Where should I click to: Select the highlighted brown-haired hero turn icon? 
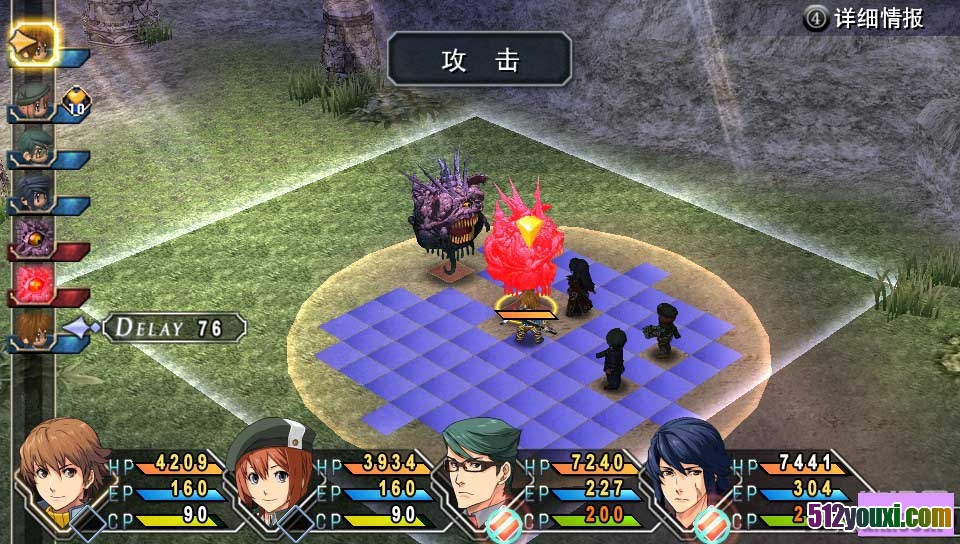coord(33,44)
